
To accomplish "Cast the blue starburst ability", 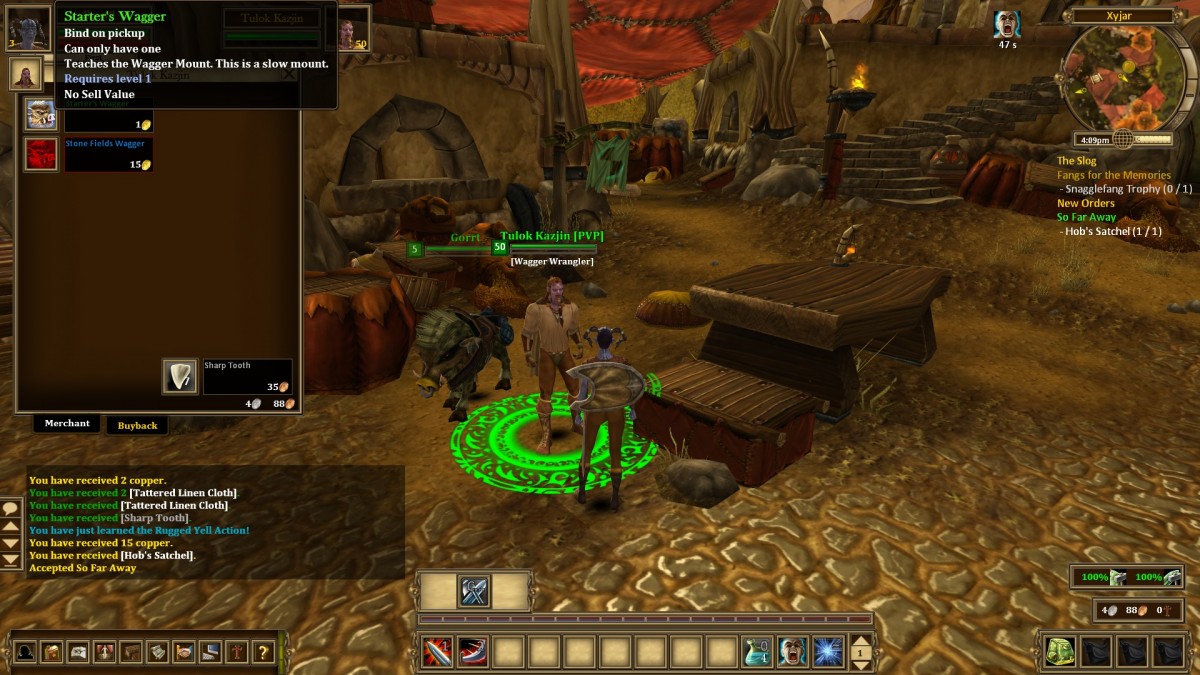I will [x=828, y=652].
